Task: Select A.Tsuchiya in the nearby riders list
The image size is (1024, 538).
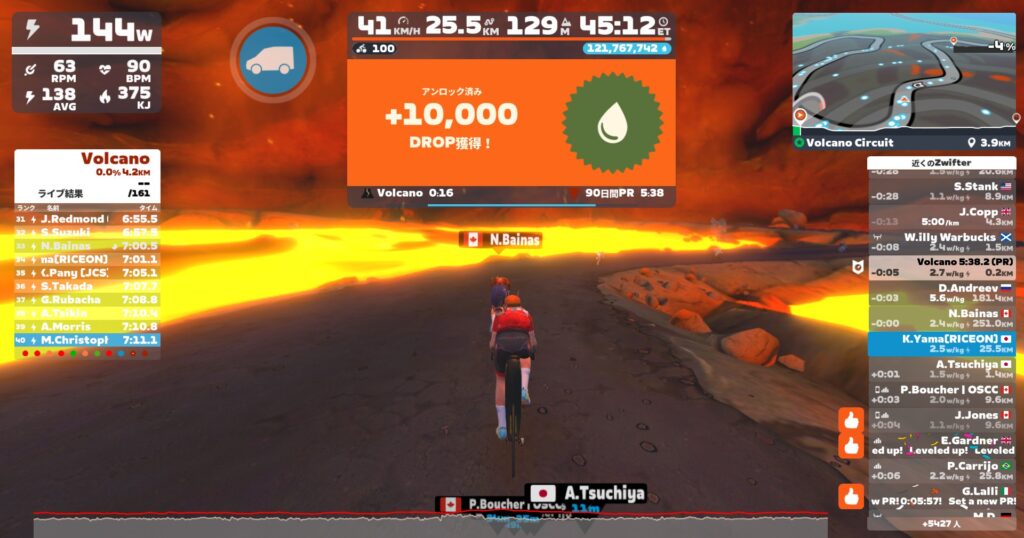Action: [x=940, y=369]
